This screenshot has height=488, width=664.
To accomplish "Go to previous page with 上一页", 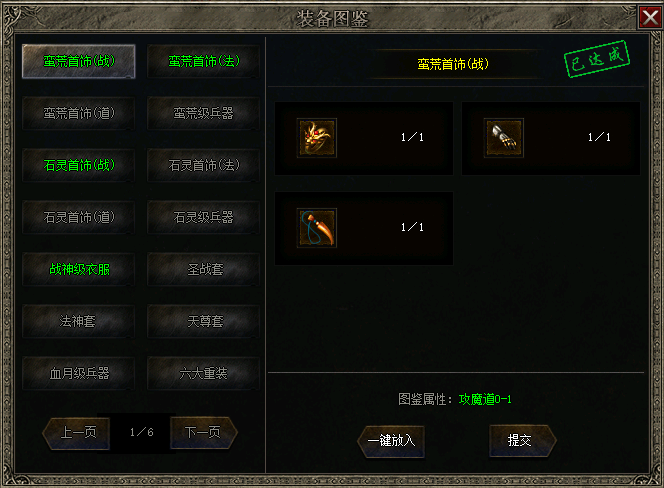I will (x=77, y=433).
